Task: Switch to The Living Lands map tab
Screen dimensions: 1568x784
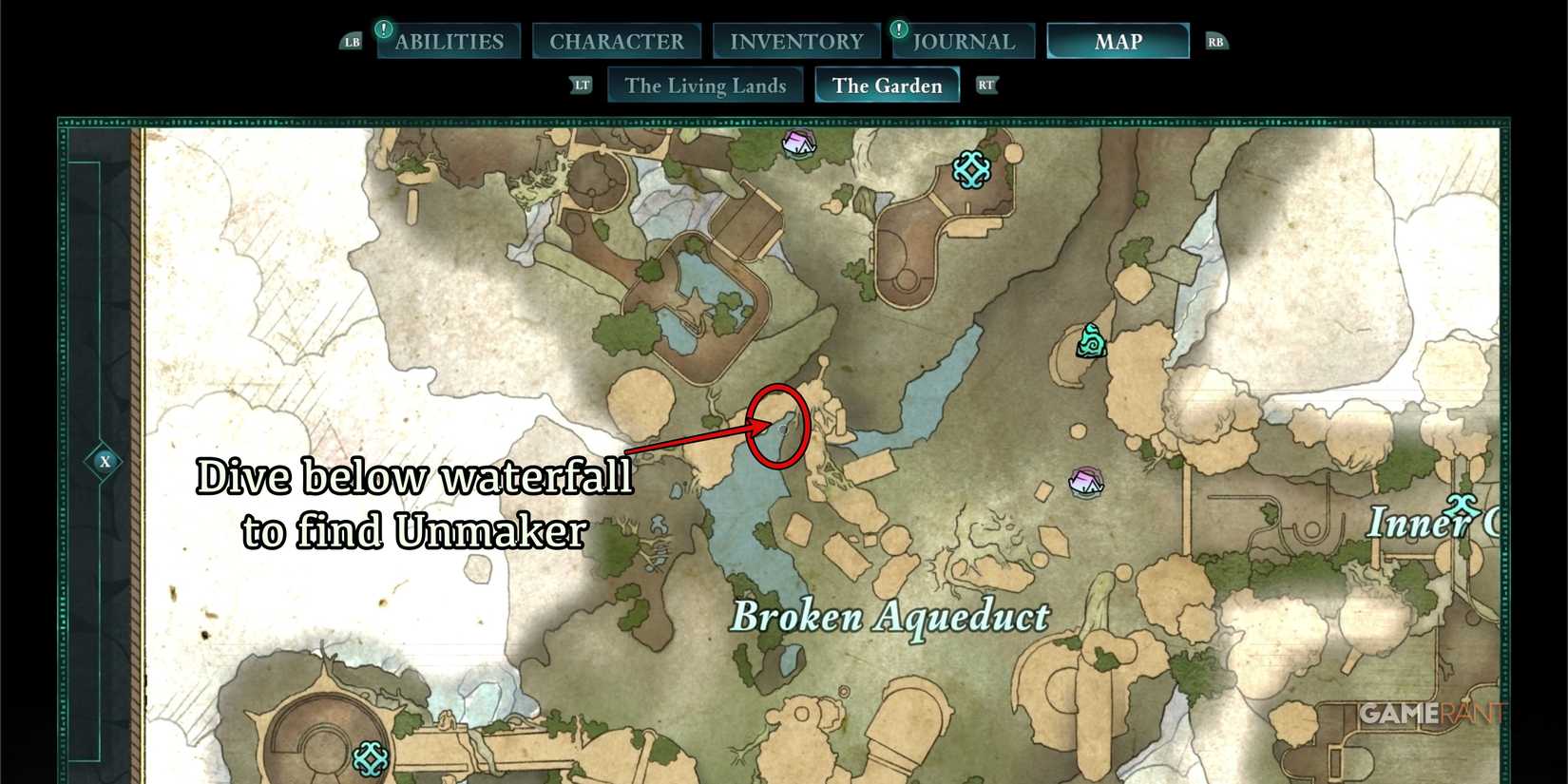Action: point(704,86)
